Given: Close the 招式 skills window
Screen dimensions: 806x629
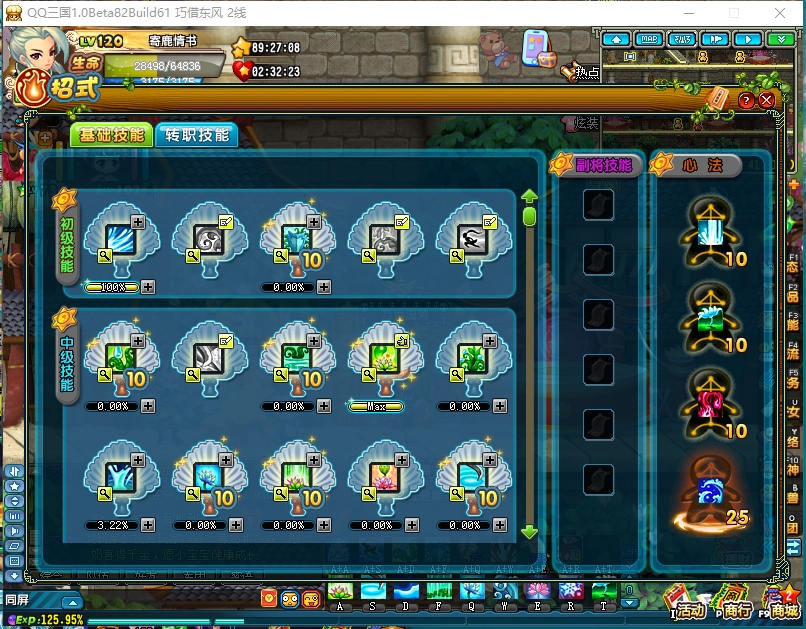Looking at the screenshot, I should [767, 100].
